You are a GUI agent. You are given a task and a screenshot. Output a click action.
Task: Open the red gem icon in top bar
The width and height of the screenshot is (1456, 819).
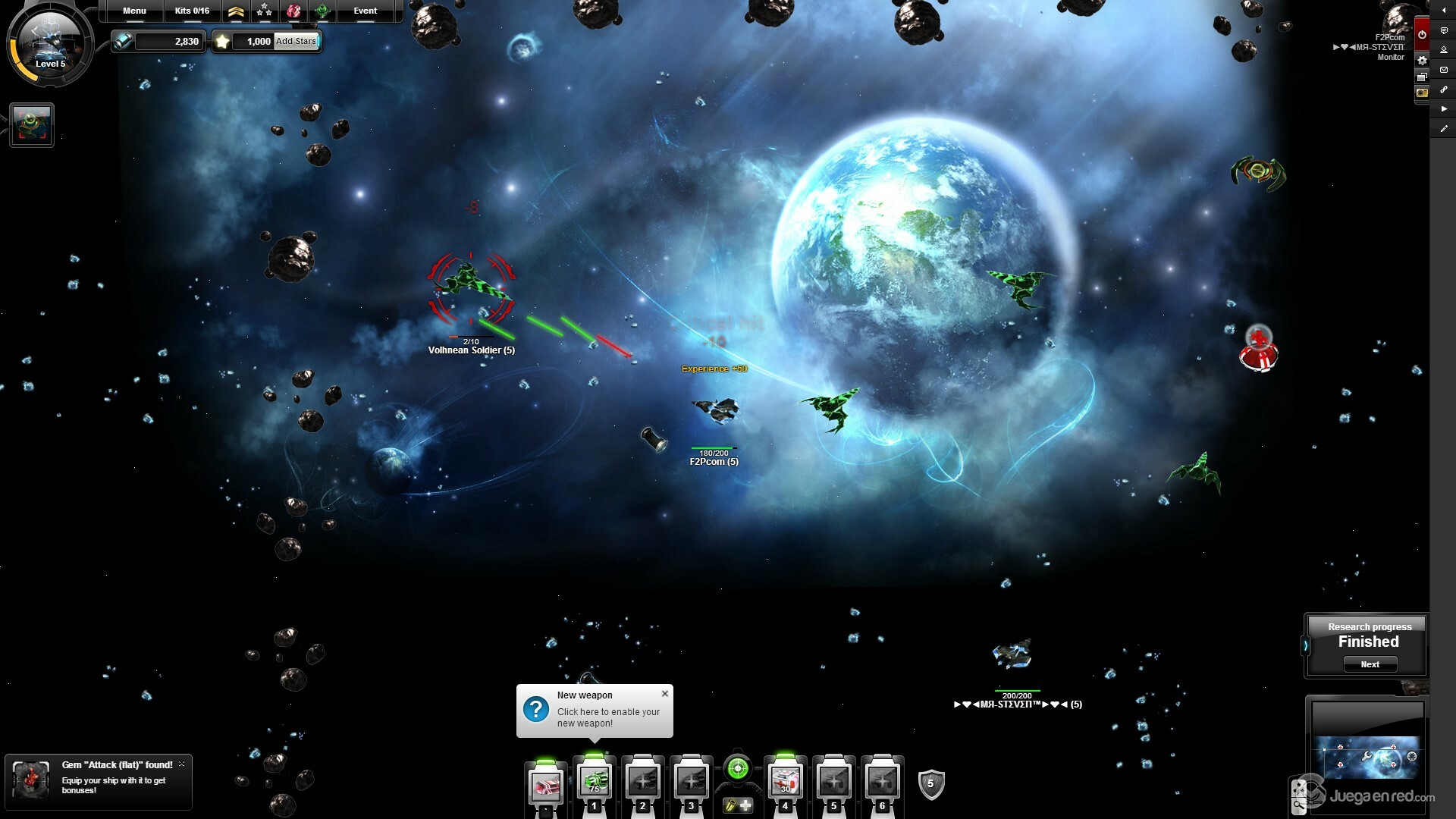(x=293, y=11)
